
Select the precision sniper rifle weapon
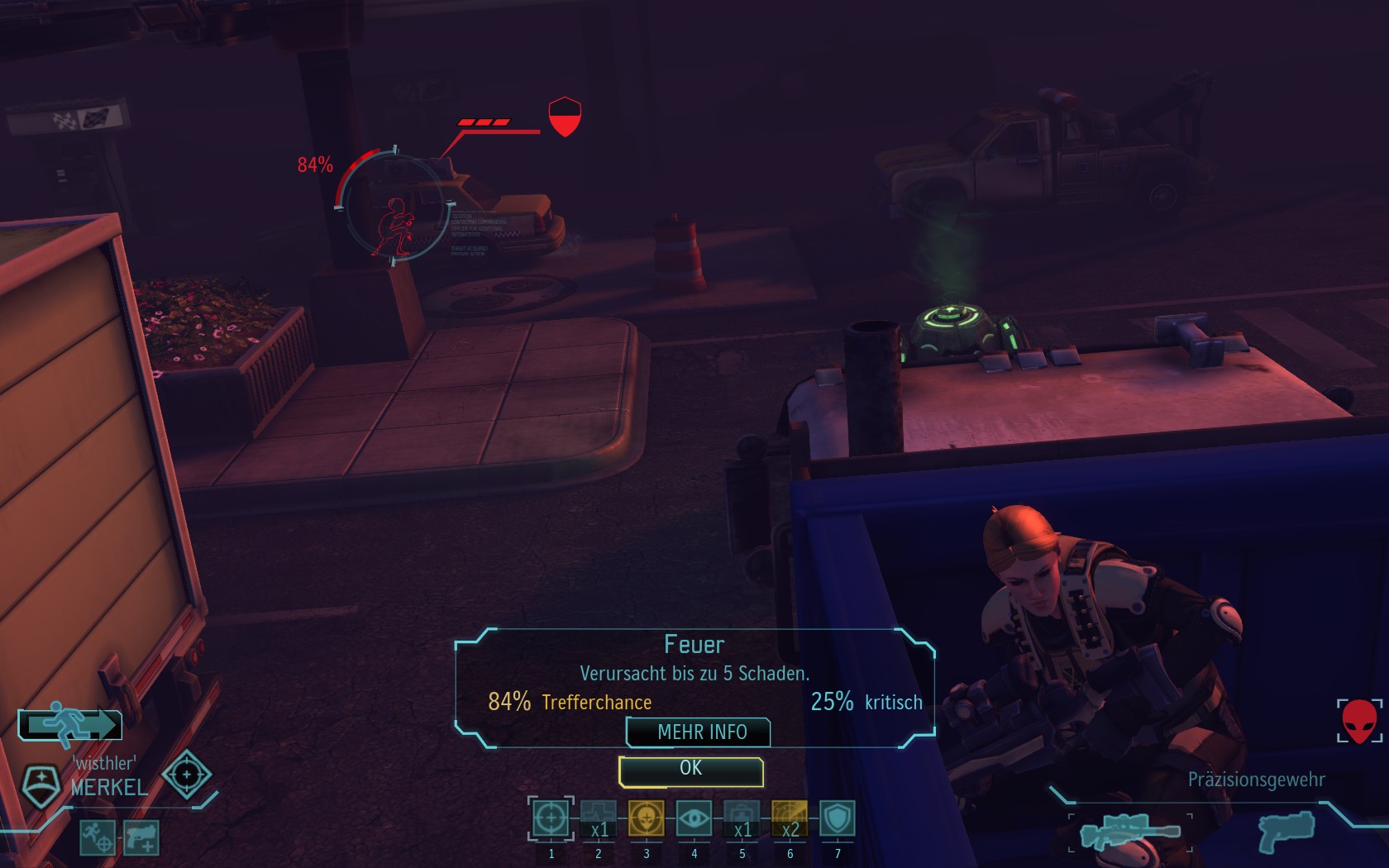[x=1129, y=832]
